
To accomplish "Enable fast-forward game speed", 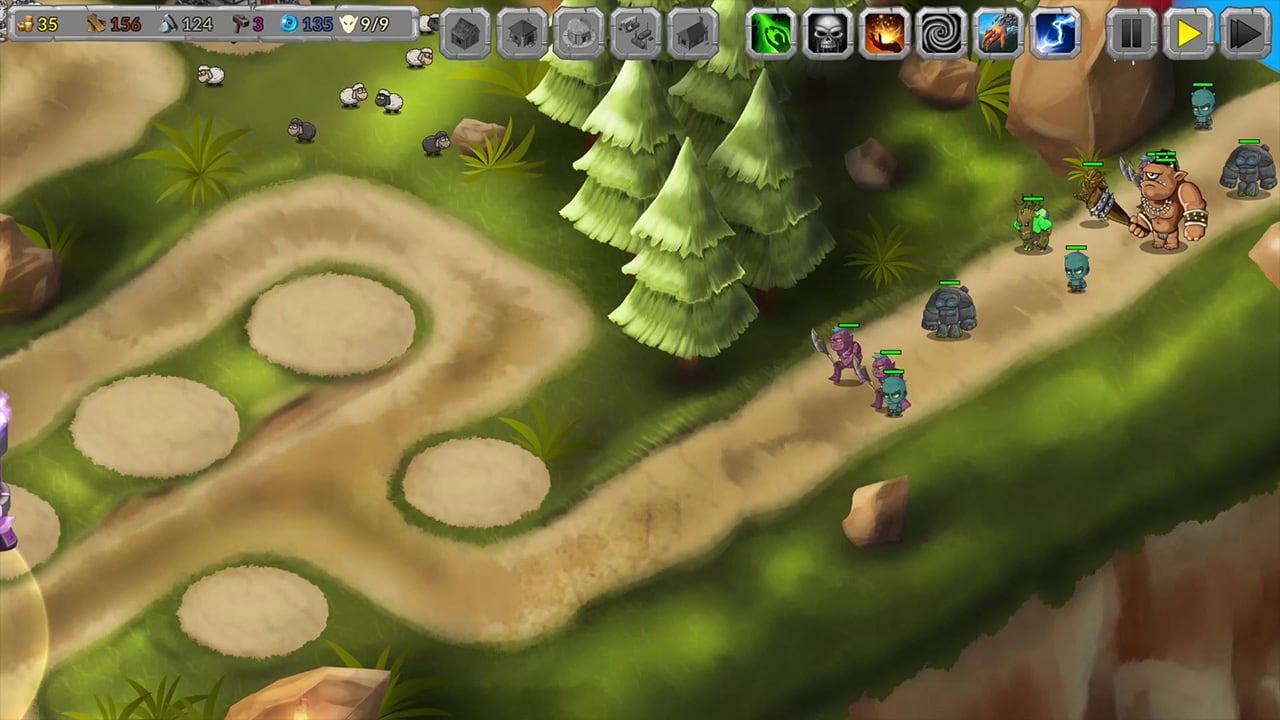I will 1246,33.
